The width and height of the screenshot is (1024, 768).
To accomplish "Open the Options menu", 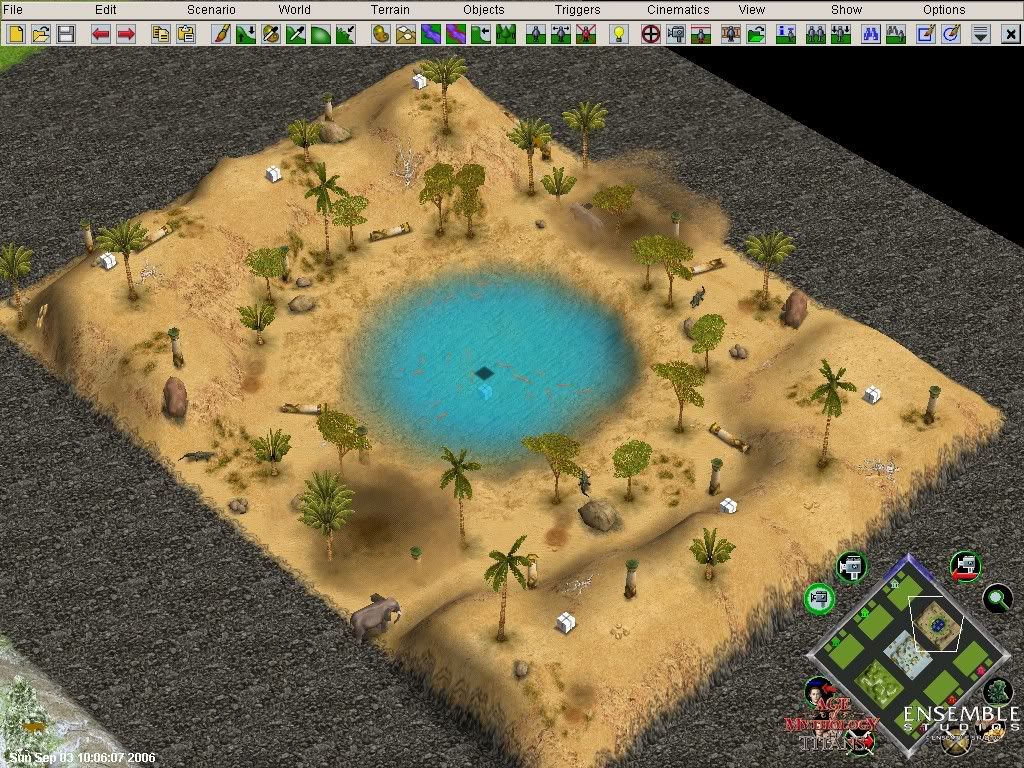I will [944, 10].
